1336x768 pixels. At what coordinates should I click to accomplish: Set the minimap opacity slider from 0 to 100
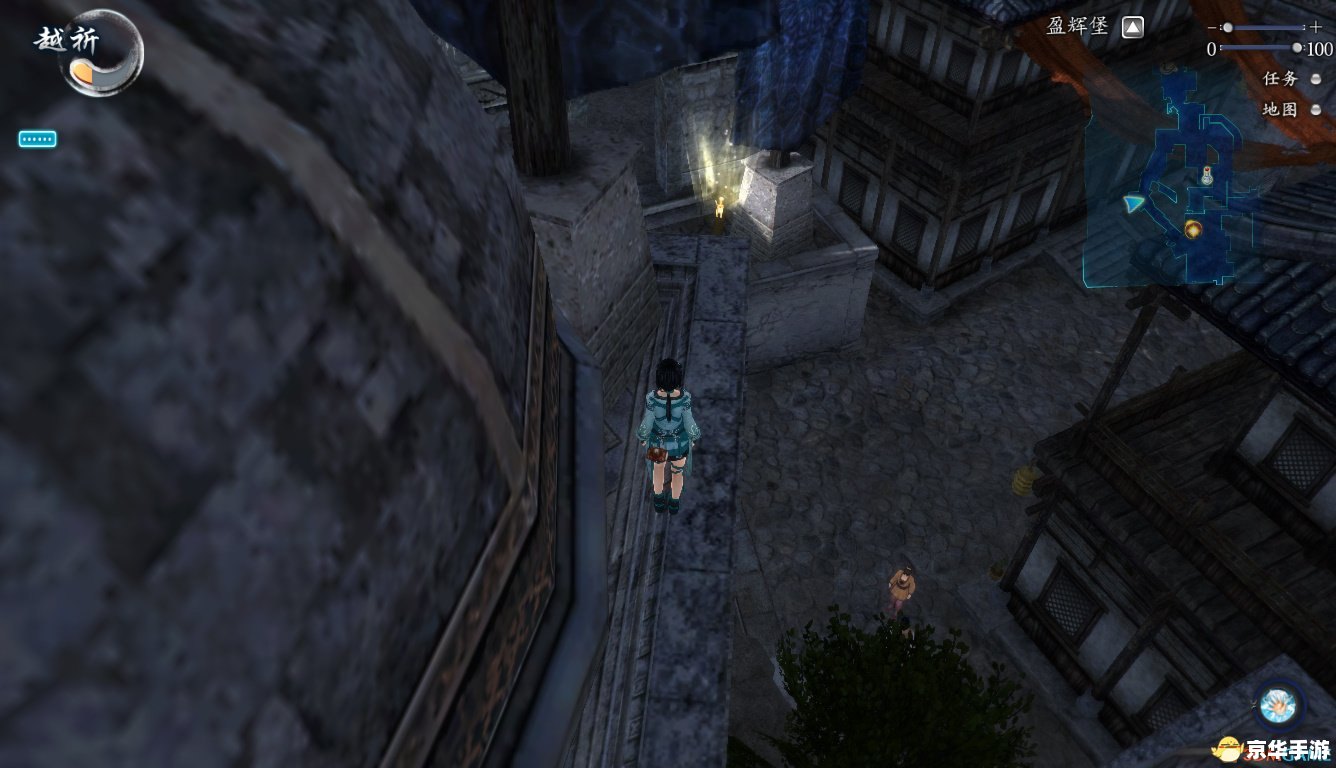1297,47
